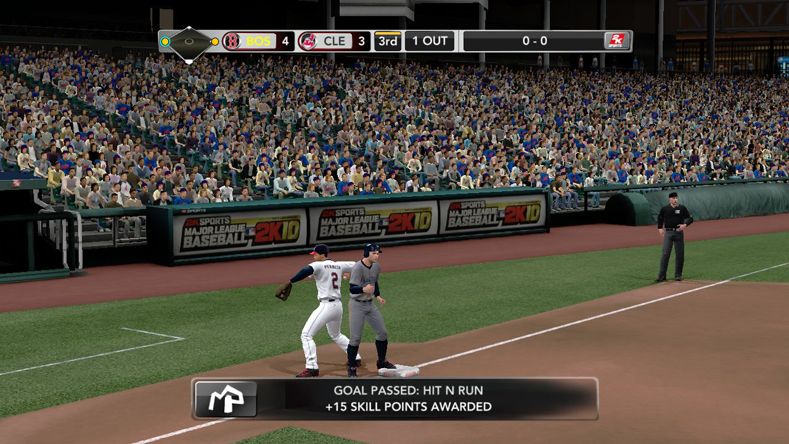
Task: Click the 2K Sports logo on scoreboard
Action: coord(616,41)
